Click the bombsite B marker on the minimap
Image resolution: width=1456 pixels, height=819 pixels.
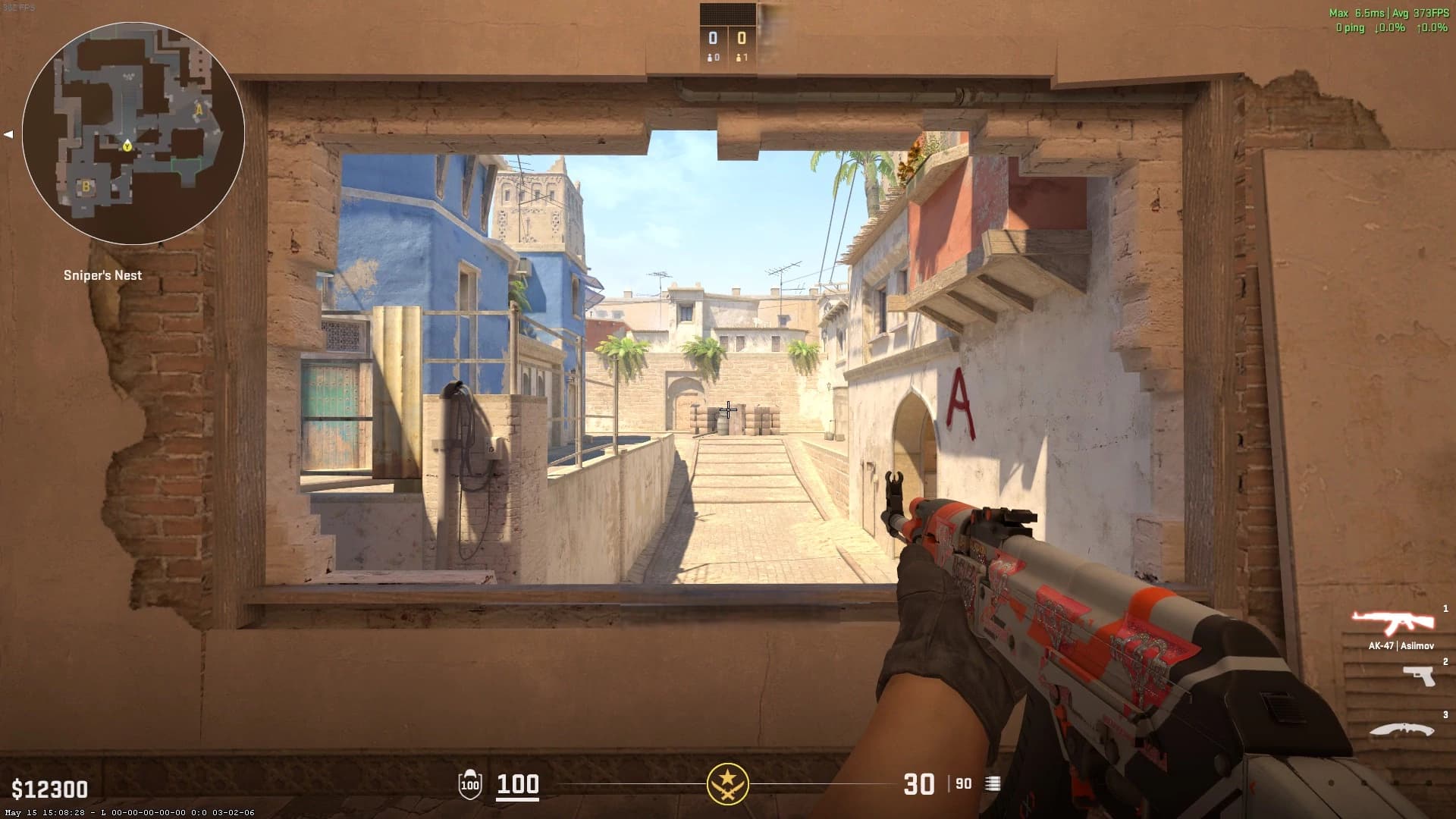click(86, 184)
